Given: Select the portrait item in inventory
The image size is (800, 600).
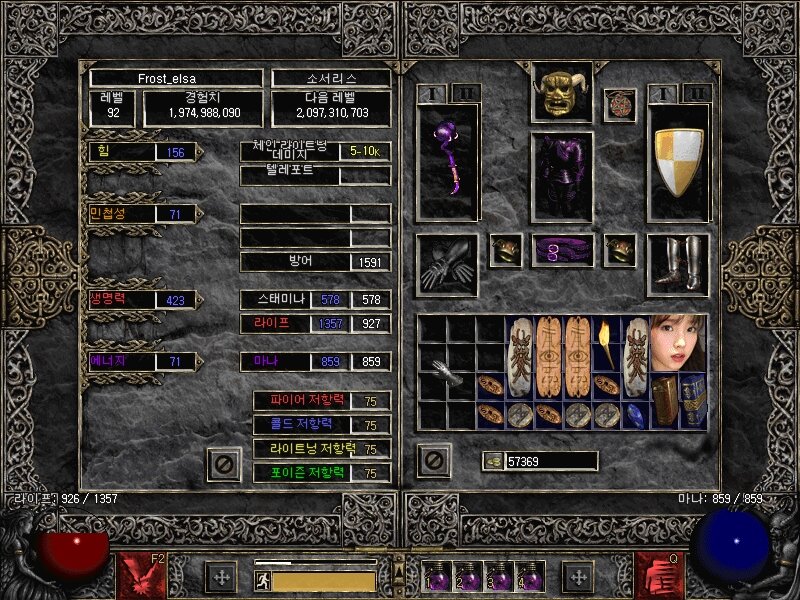Looking at the screenshot, I should click(x=679, y=343).
